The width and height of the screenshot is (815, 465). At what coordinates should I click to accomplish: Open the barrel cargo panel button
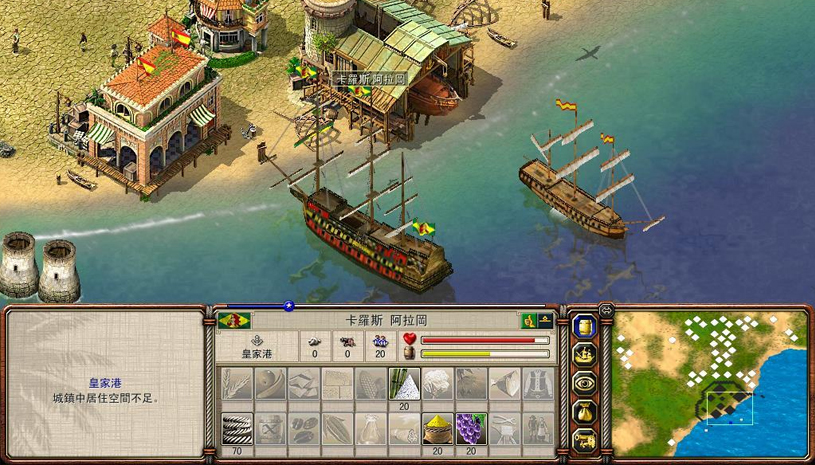(584, 326)
